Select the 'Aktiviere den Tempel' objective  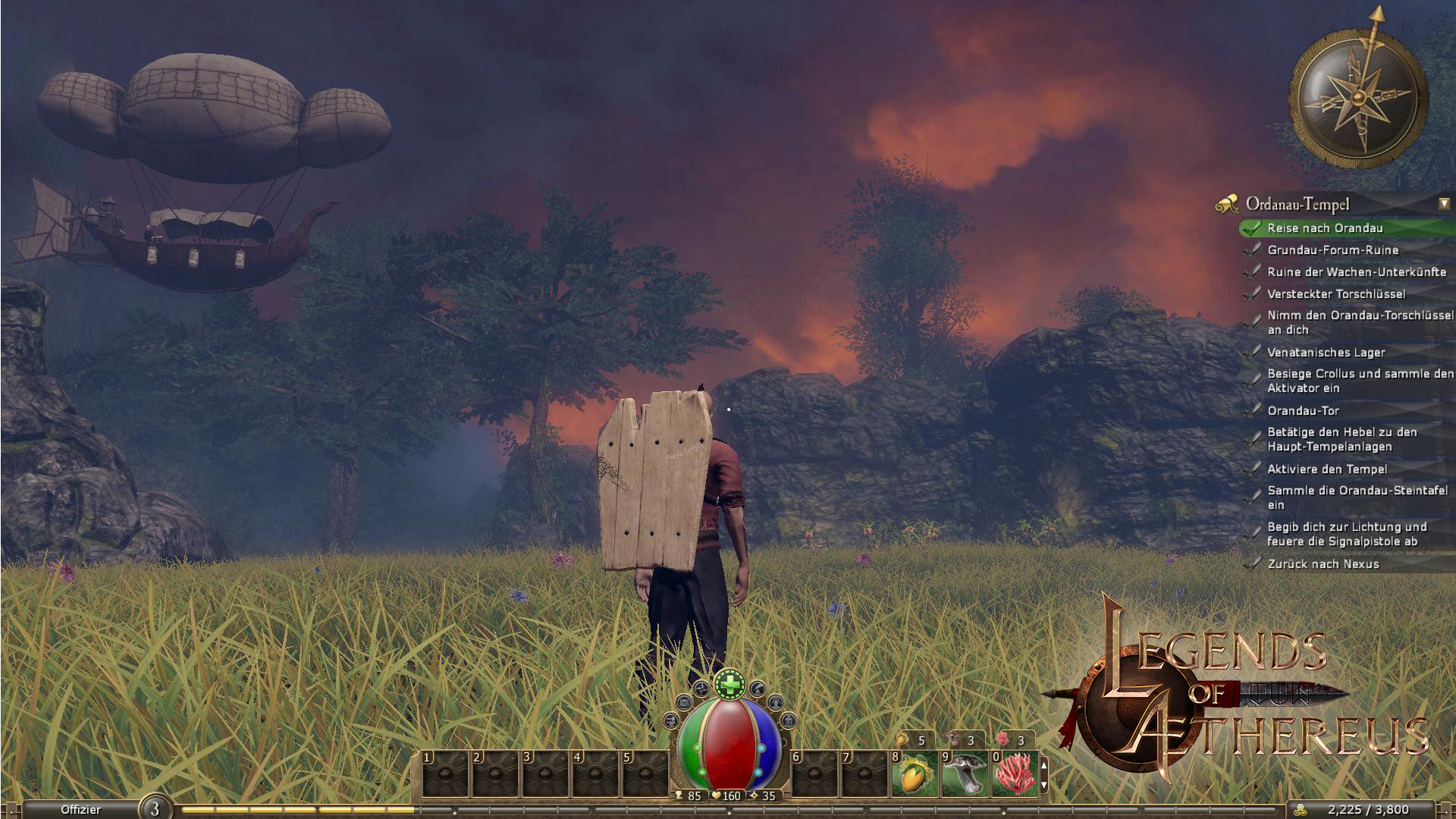coord(1327,469)
